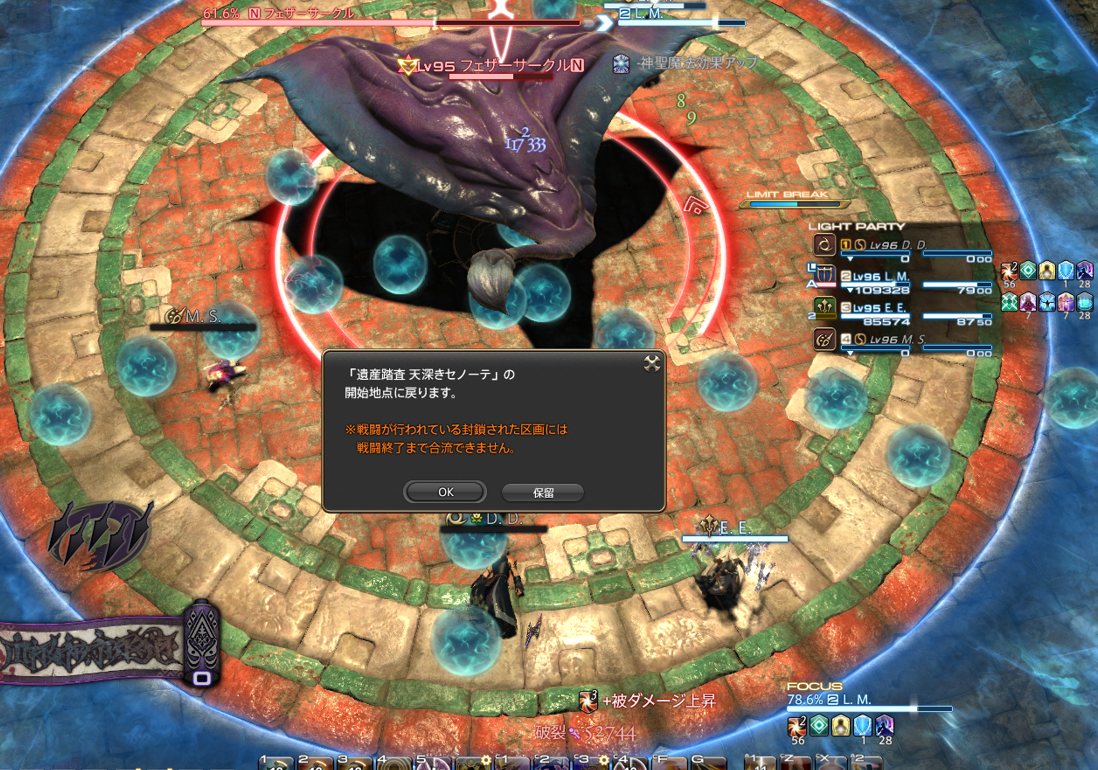Select party member E. E. in party list
The height and width of the screenshot is (770, 1098).
pyautogui.click(x=898, y=308)
